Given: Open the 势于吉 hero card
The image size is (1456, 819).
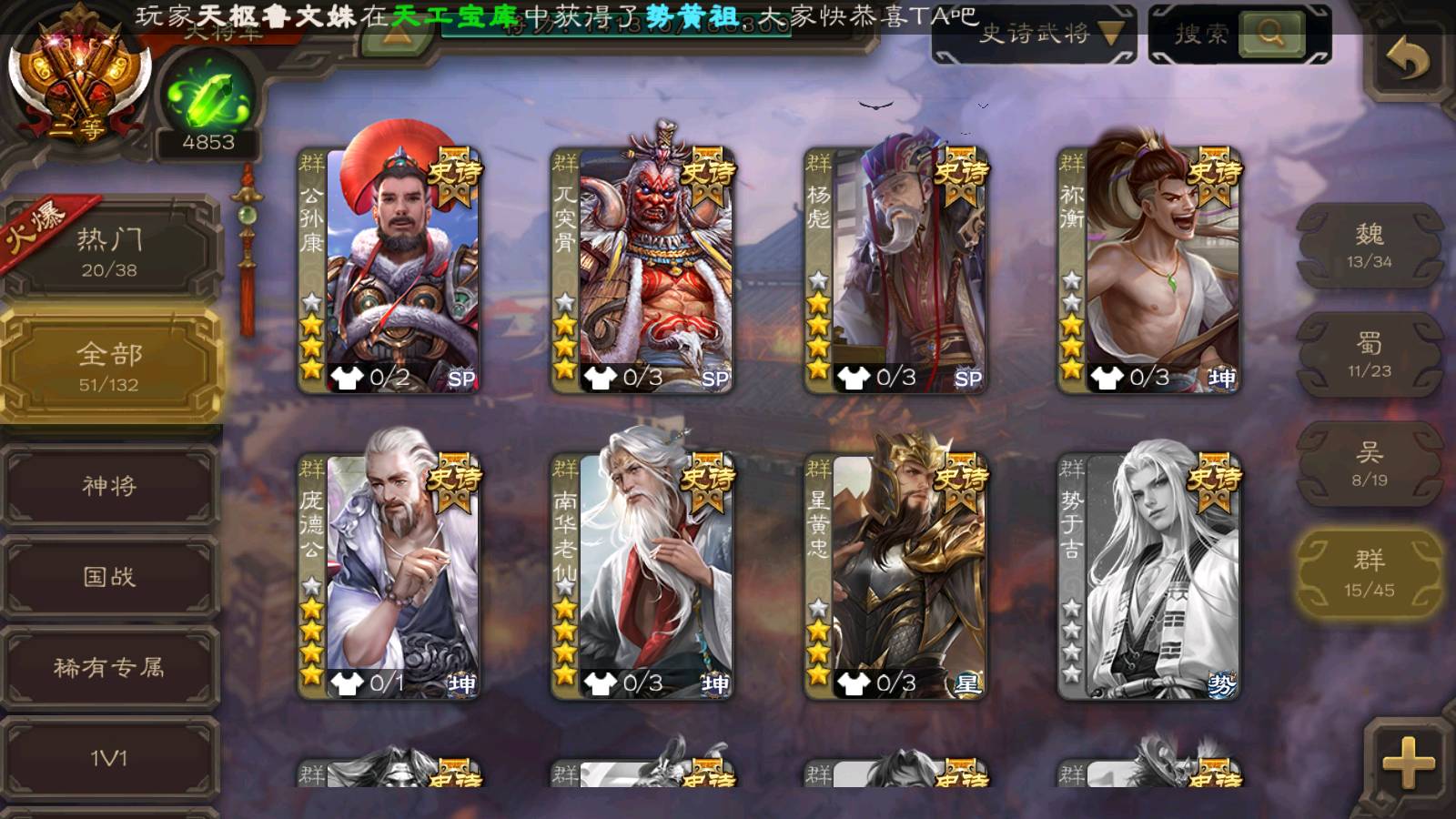Looking at the screenshot, I should pos(1148,575).
